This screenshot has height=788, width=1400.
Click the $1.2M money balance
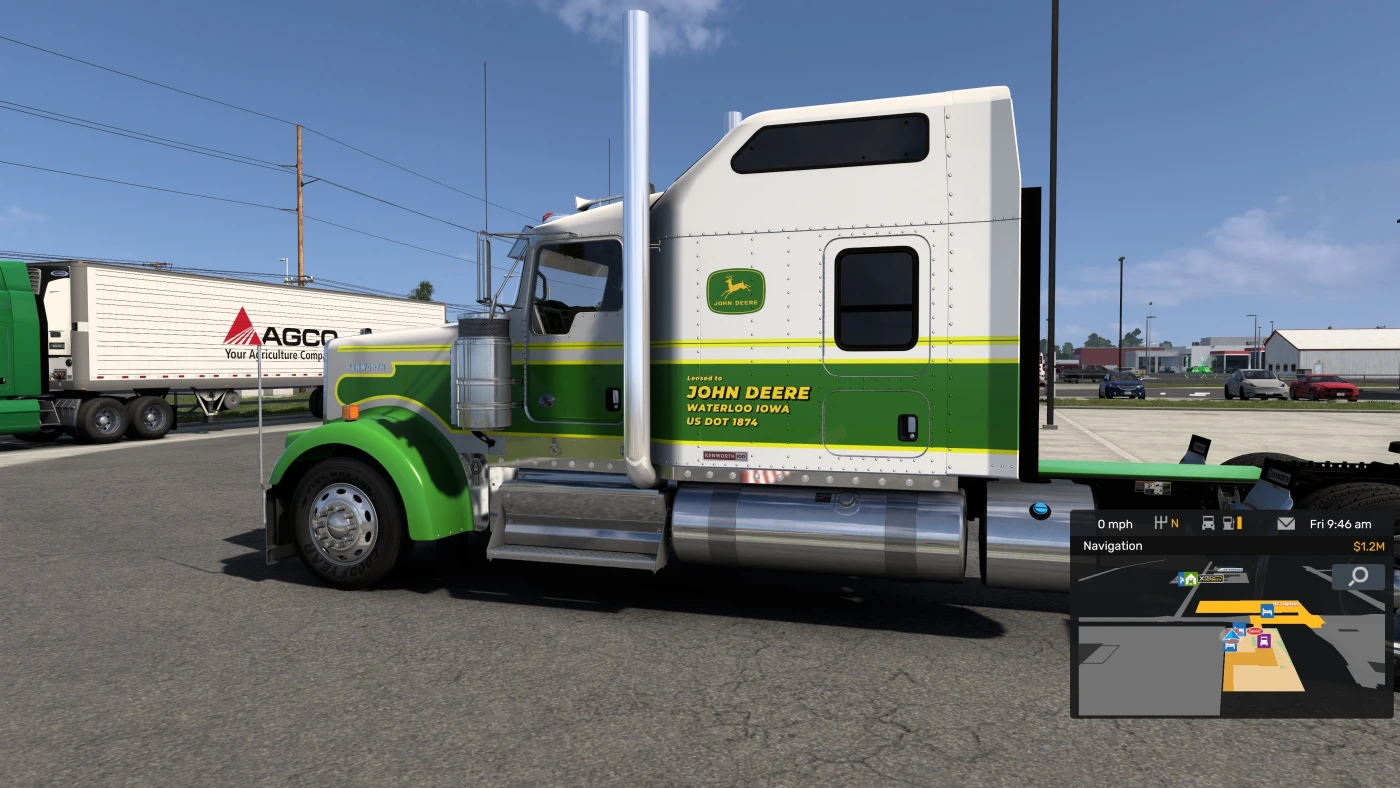(x=1369, y=546)
